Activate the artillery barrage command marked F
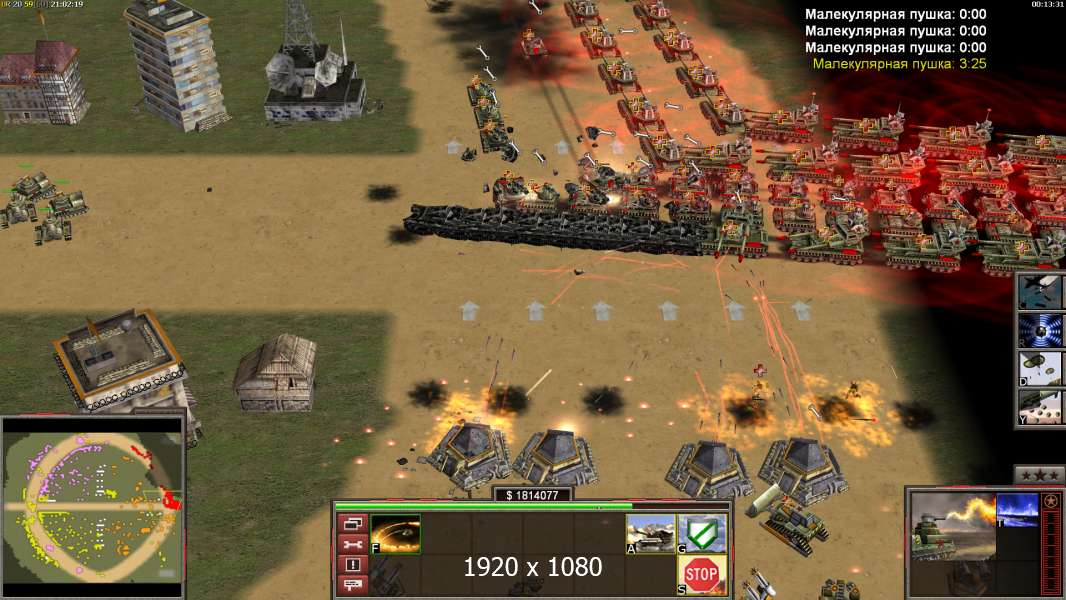 [396, 534]
